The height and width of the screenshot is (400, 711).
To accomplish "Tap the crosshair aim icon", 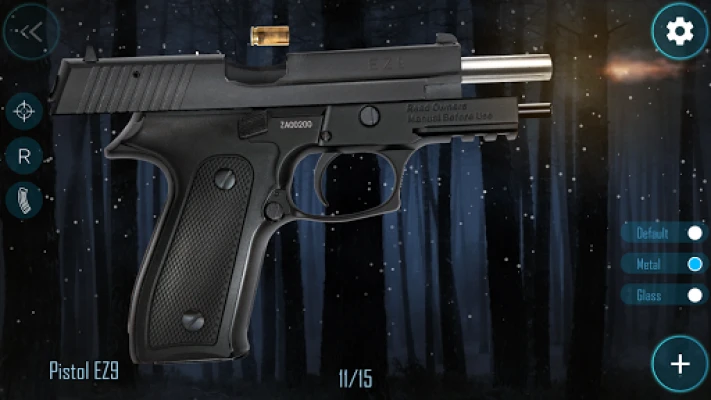I will pyautogui.click(x=23, y=112).
